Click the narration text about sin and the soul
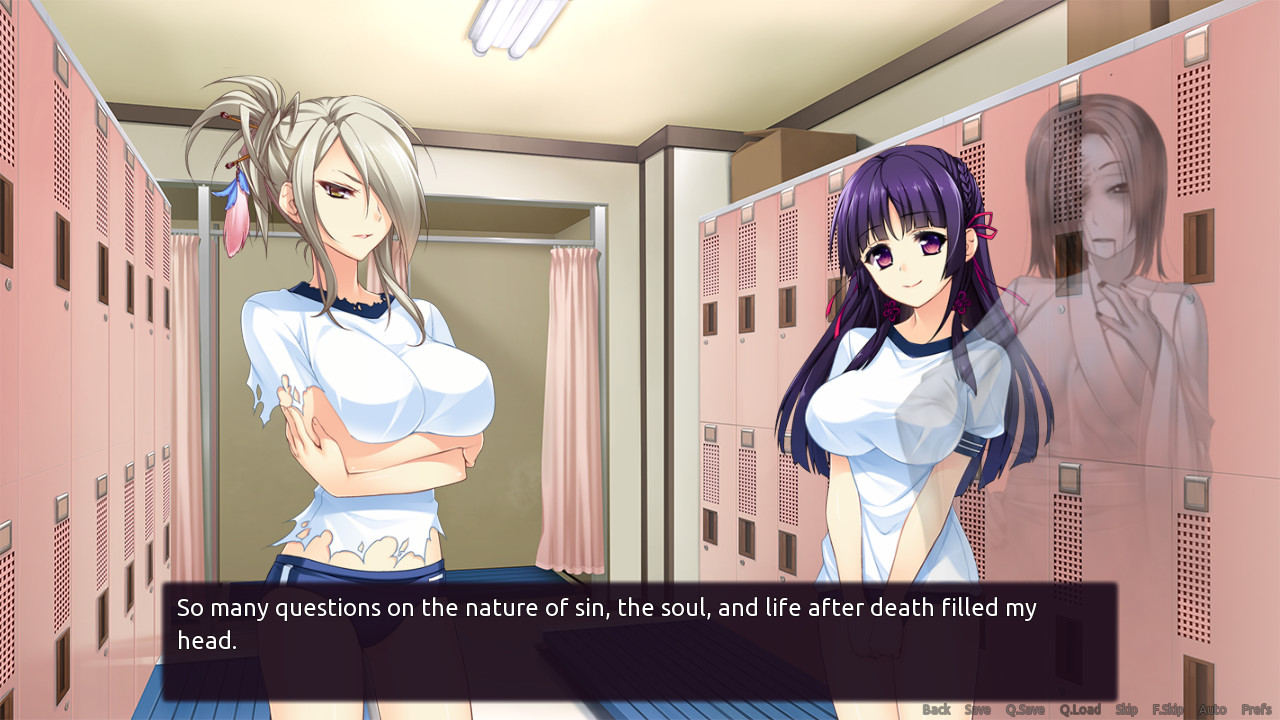This screenshot has height=720, width=1280. click(x=600, y=607)
